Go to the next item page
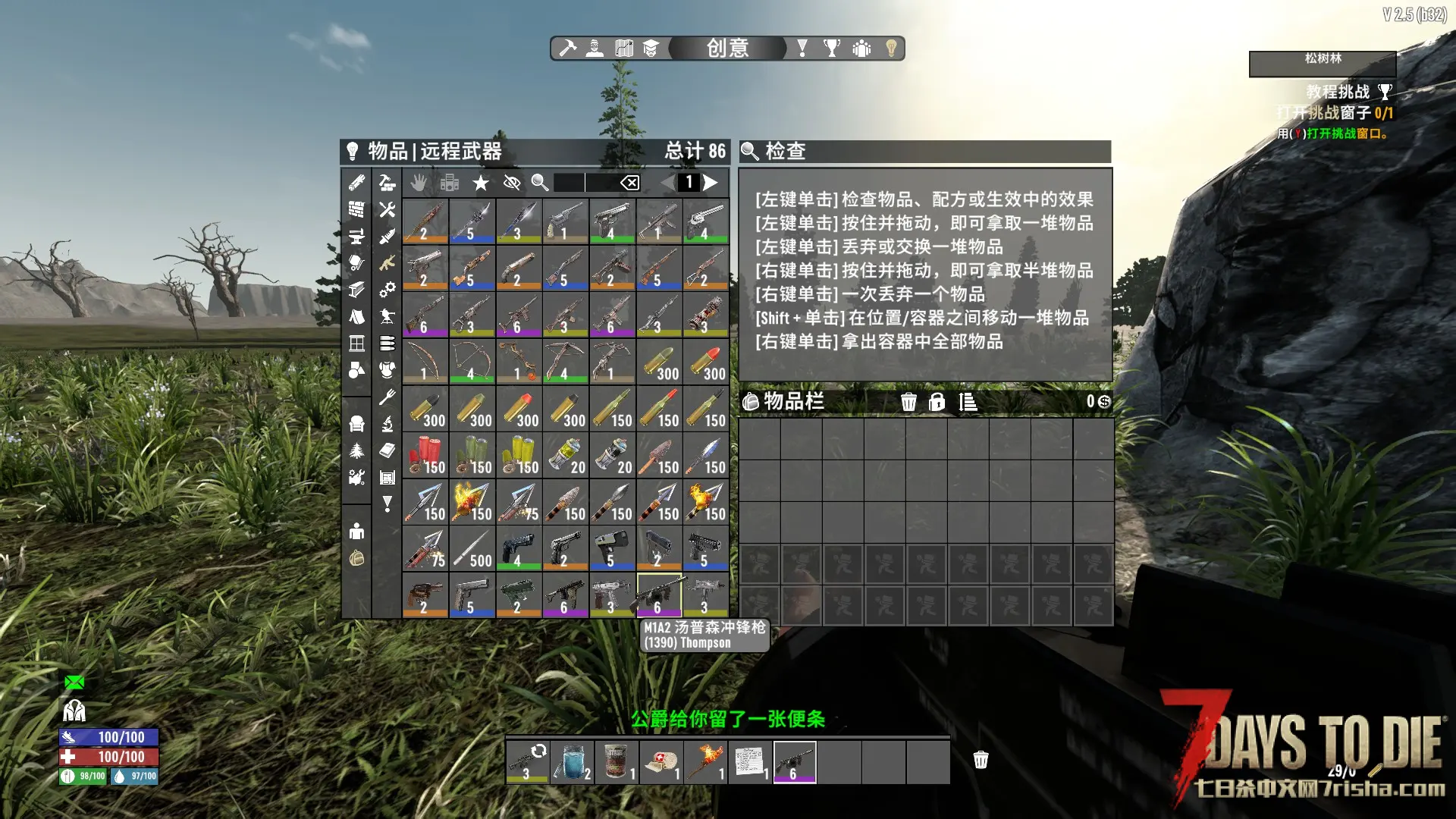The width and height of the screenshot is (1456, 819). pyautogui.click(x=711, y=183)
